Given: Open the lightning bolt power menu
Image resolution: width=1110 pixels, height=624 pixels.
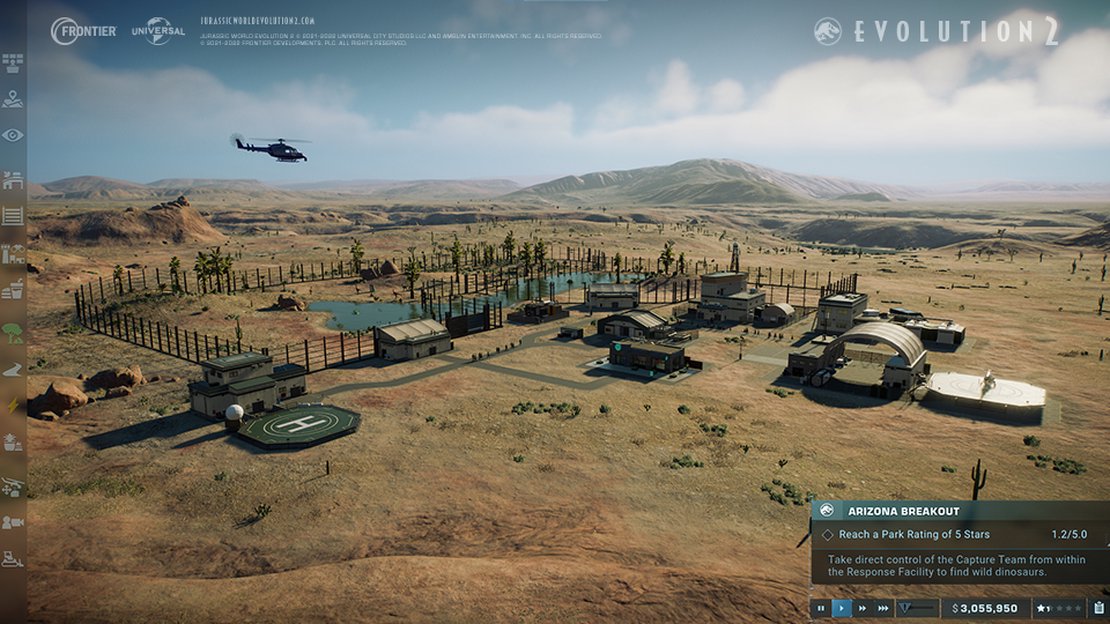Looking at the screenshot, I should click(13, 406).
